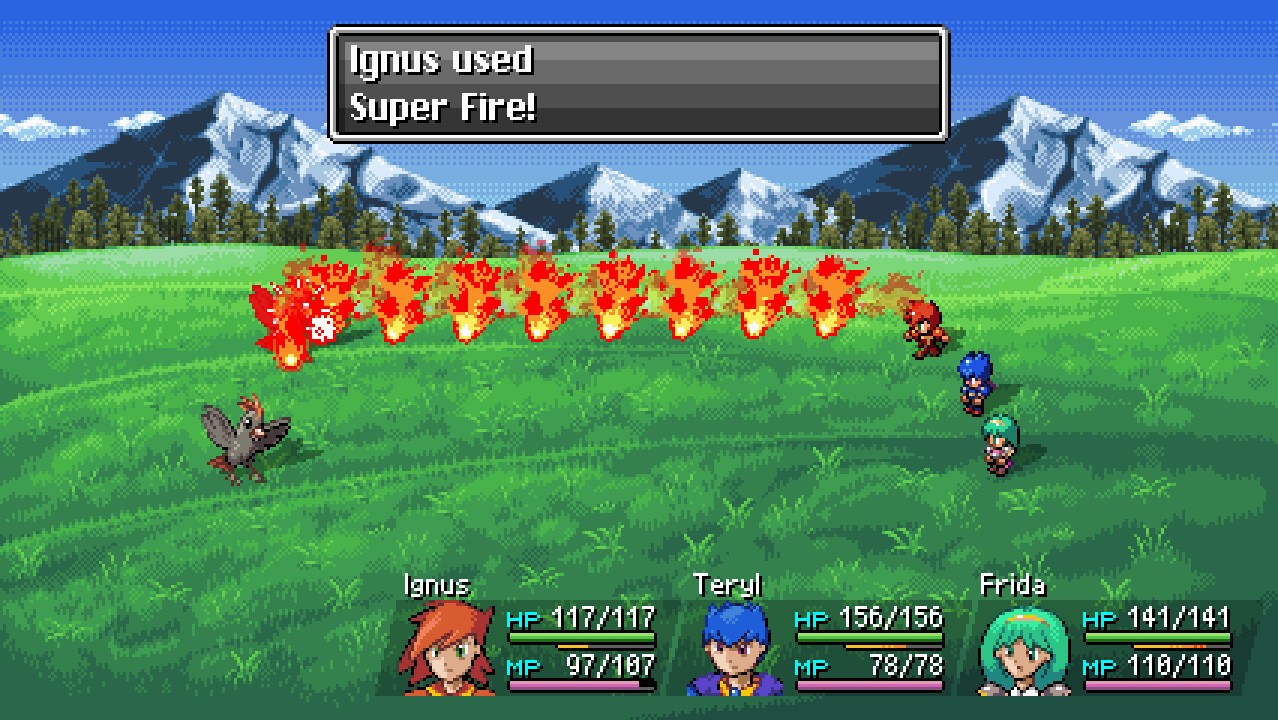Pick Frida's green-haired portrait

coord(1023,649)
